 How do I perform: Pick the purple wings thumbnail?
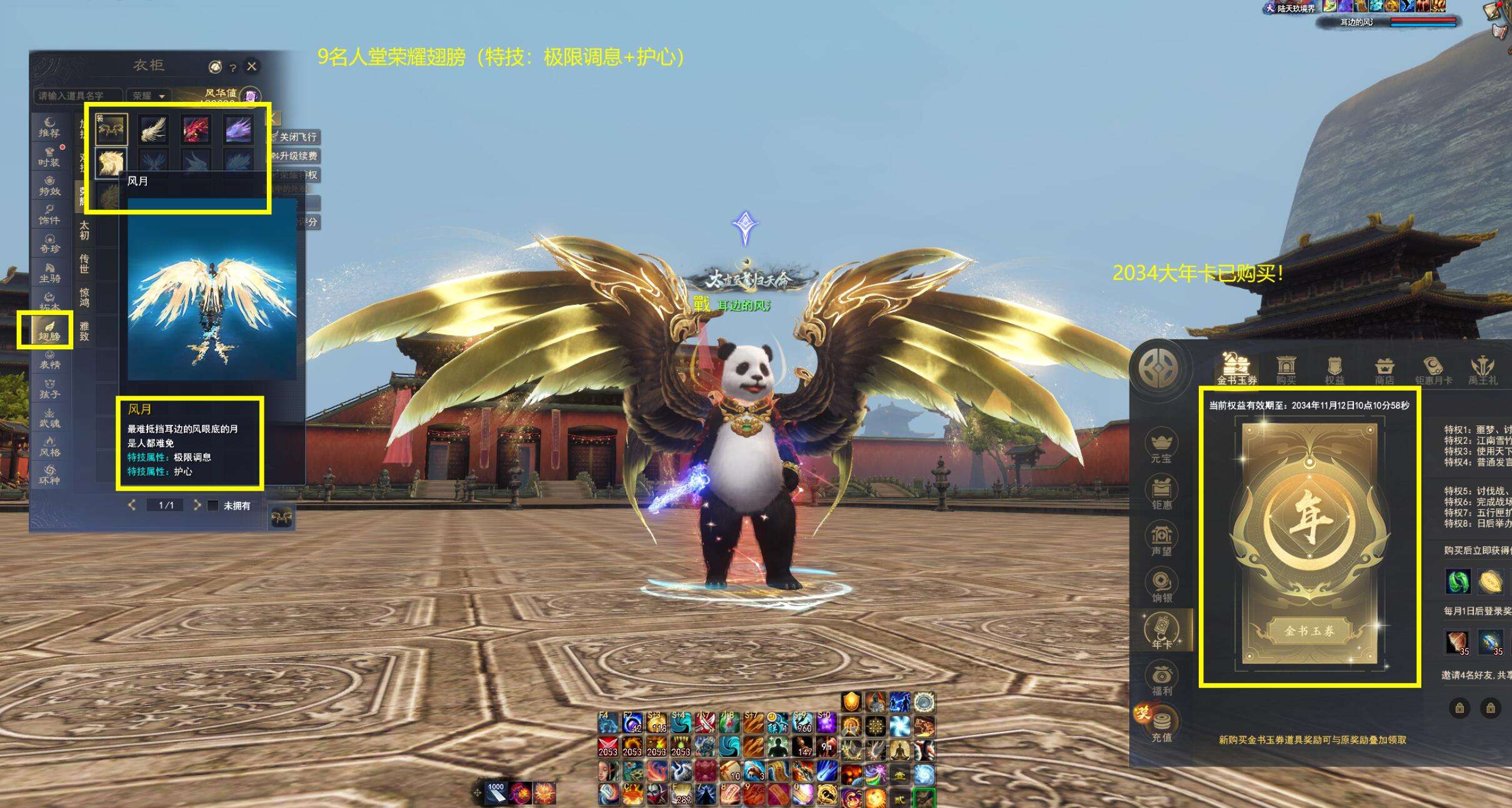[x=238, y=129]
